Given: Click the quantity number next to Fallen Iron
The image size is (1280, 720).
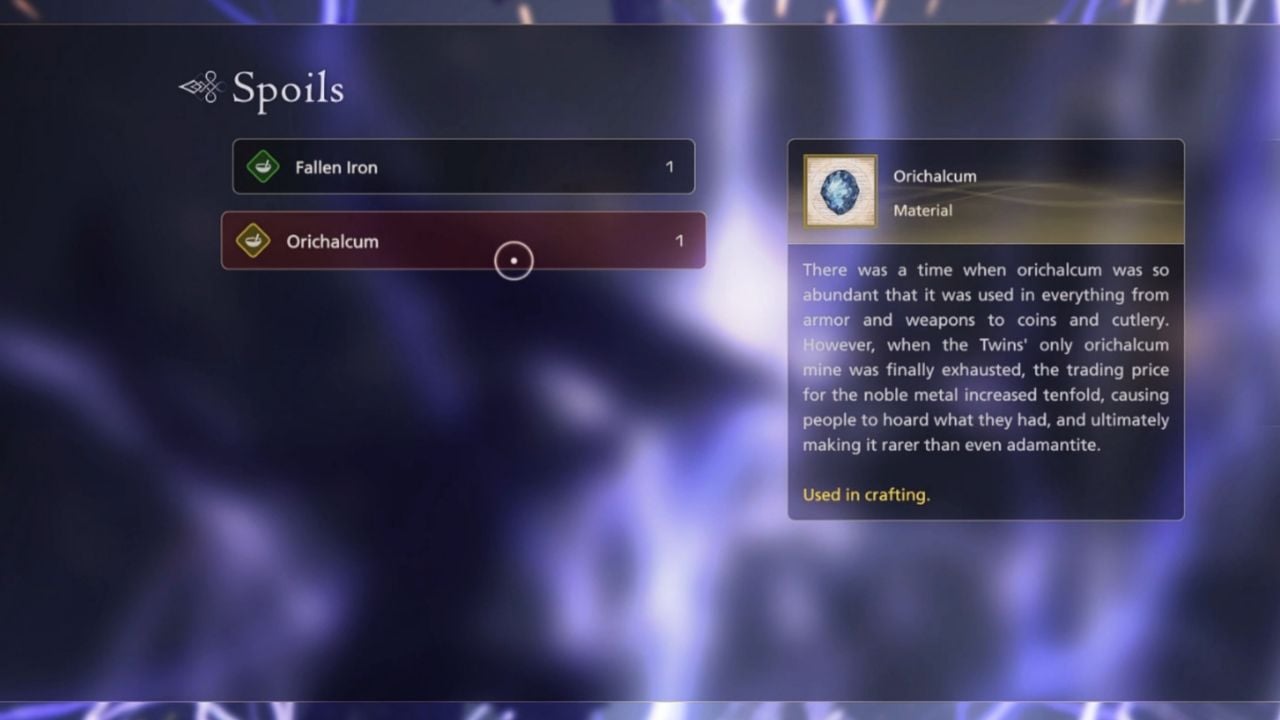Looking at the screenshot, I should click(x=669, y=167).
